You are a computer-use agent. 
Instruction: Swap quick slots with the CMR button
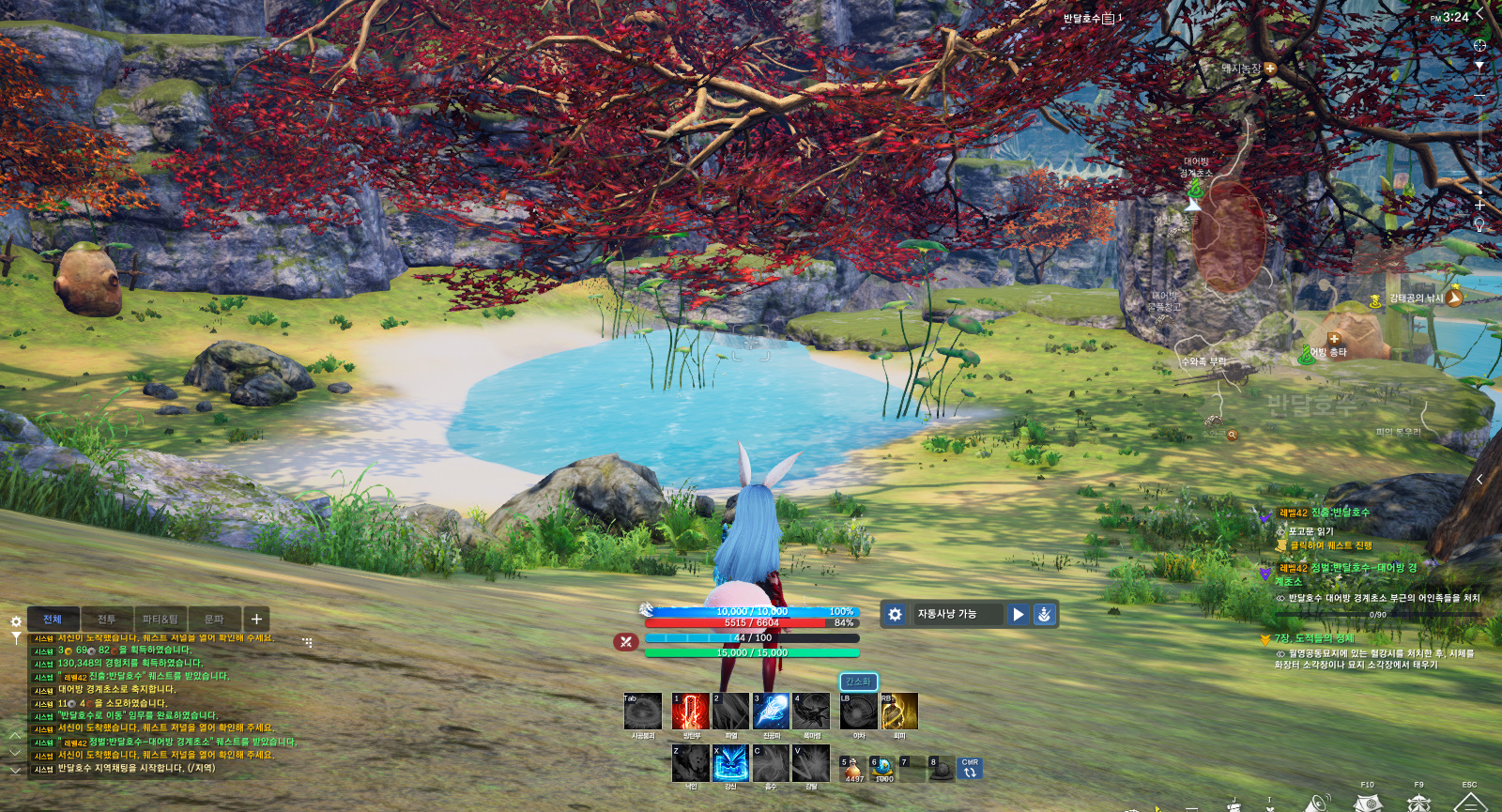coord(970,770)
